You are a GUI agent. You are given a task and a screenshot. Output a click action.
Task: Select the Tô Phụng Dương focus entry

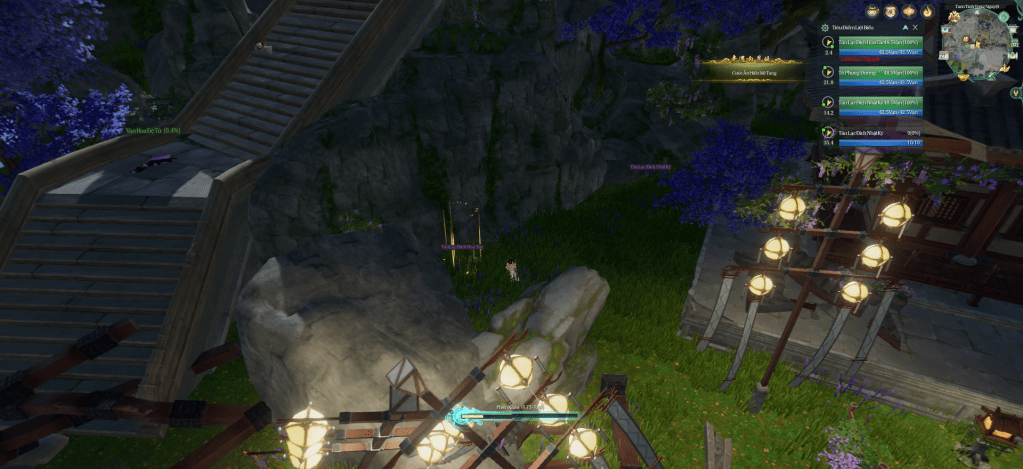[870, 75]
